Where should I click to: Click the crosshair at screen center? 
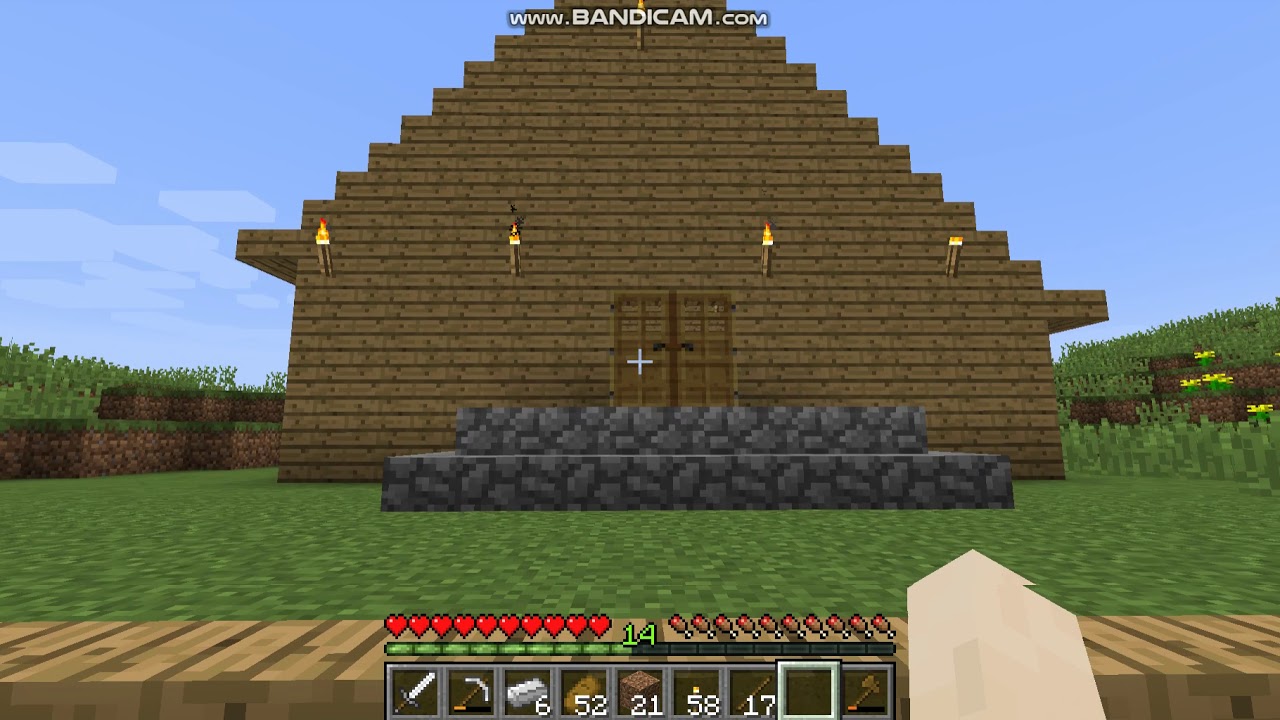(x=640, y=360)
